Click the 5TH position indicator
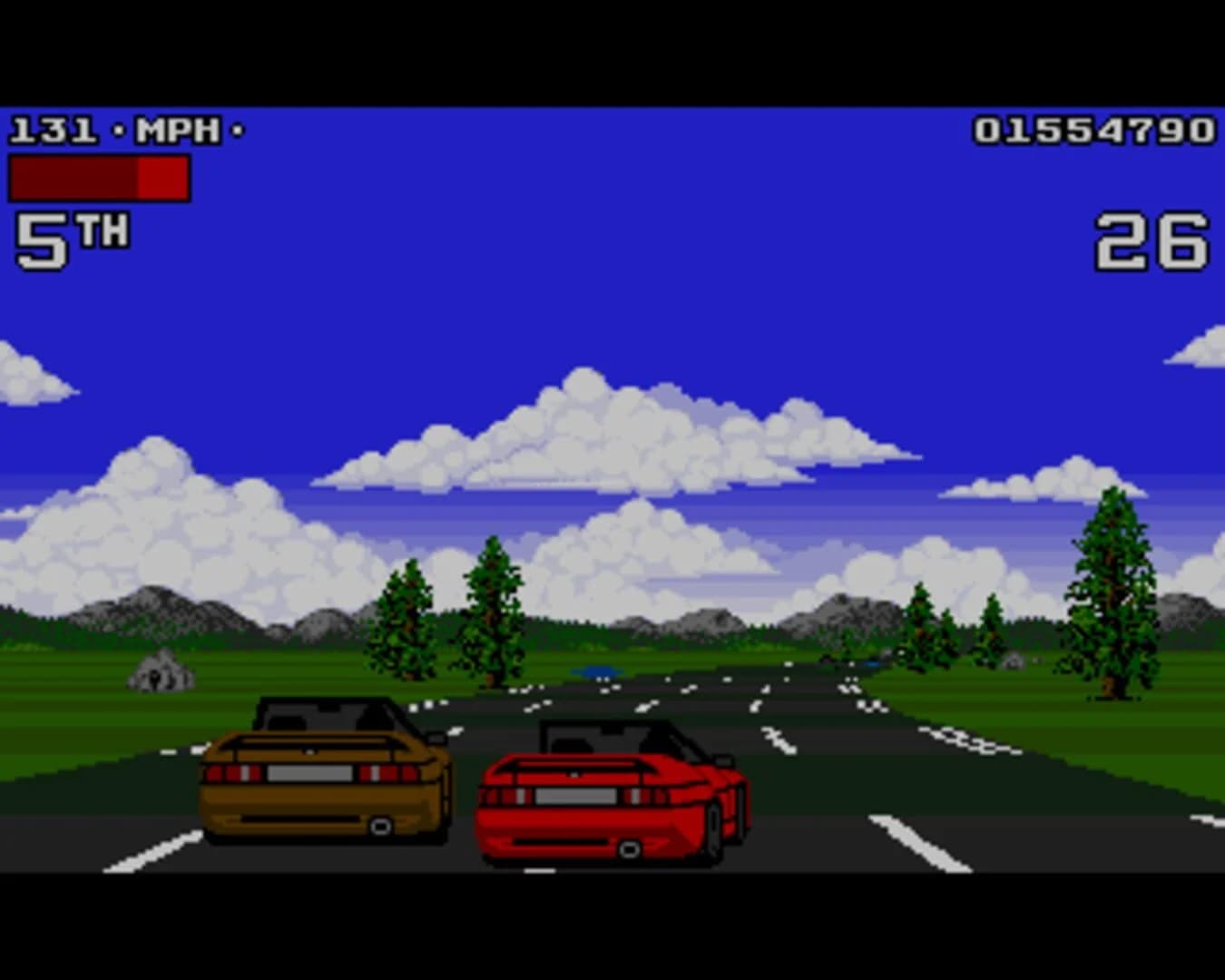This screenshot has width=1225, height=980. click(71, 236)
